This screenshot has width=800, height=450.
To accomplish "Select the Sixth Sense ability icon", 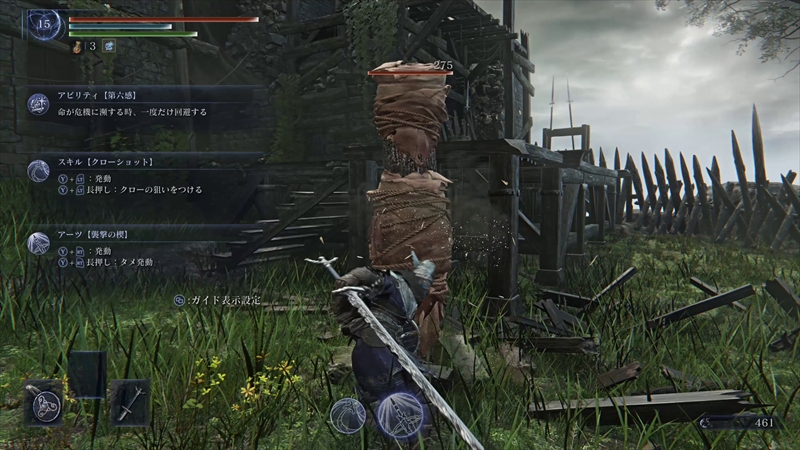I will pyautogui.click(x=39, y=103).
